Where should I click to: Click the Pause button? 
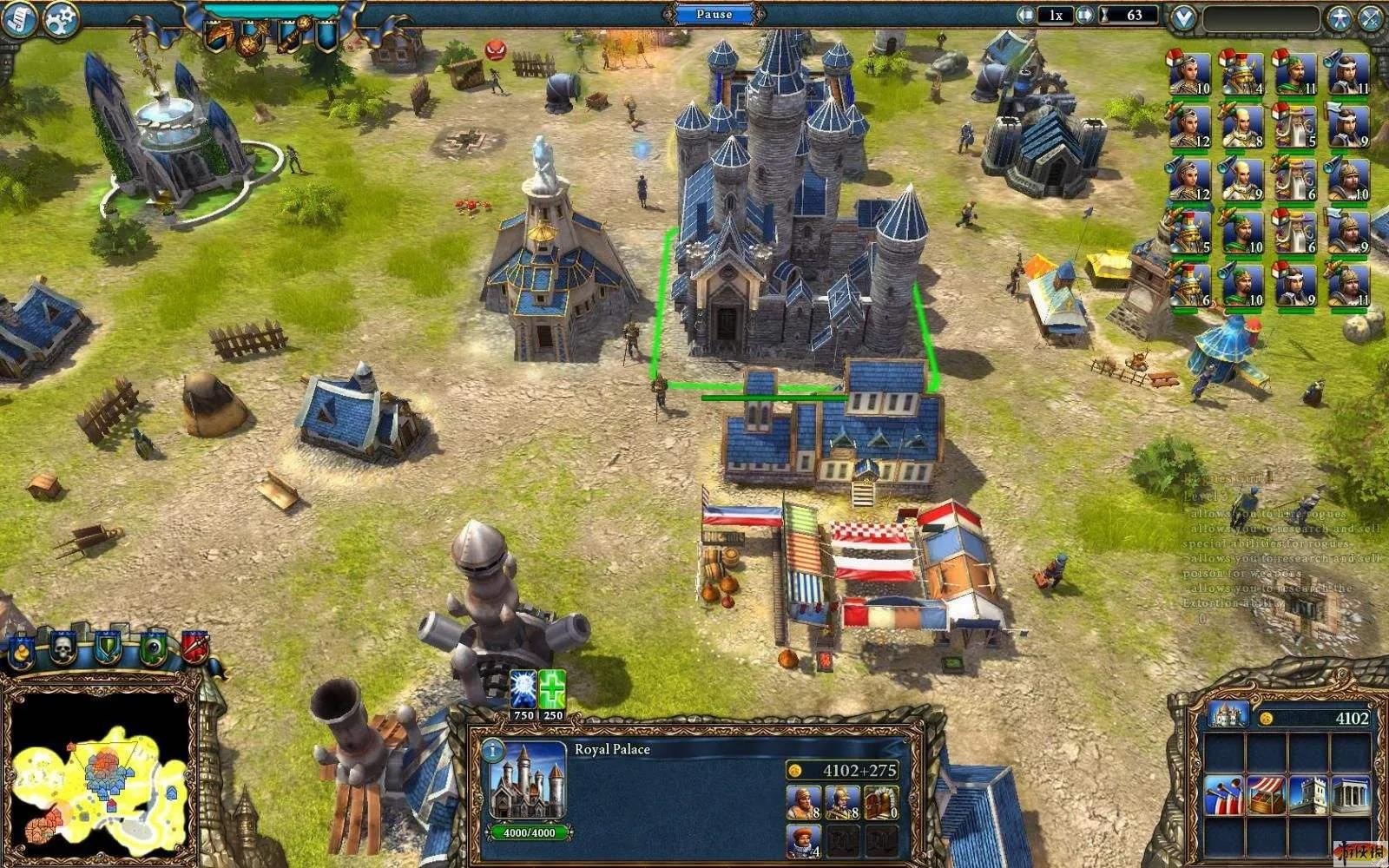[x=714, y=15]
